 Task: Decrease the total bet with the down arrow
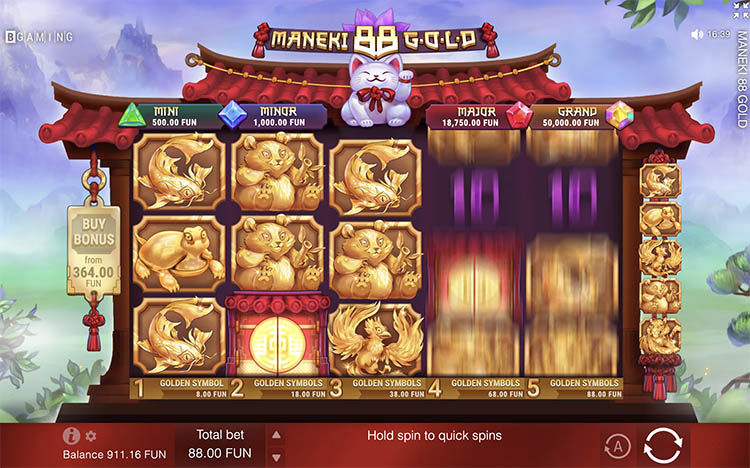tap(277, 455)
